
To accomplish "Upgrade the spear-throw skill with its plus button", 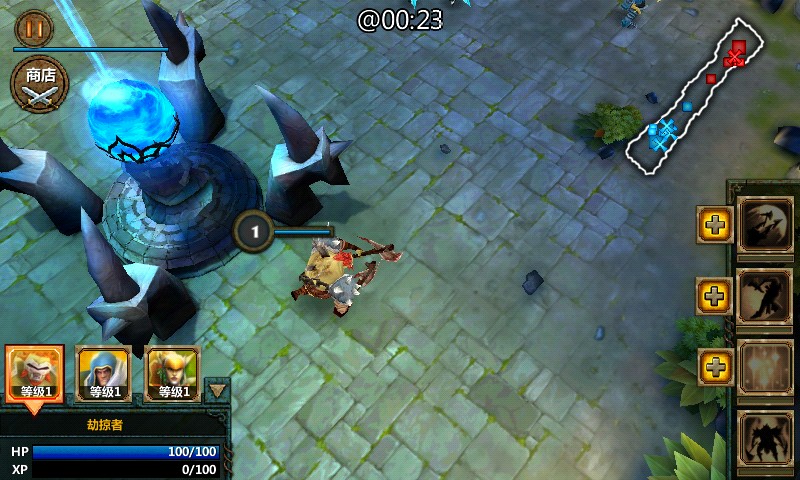I will 713,225.
